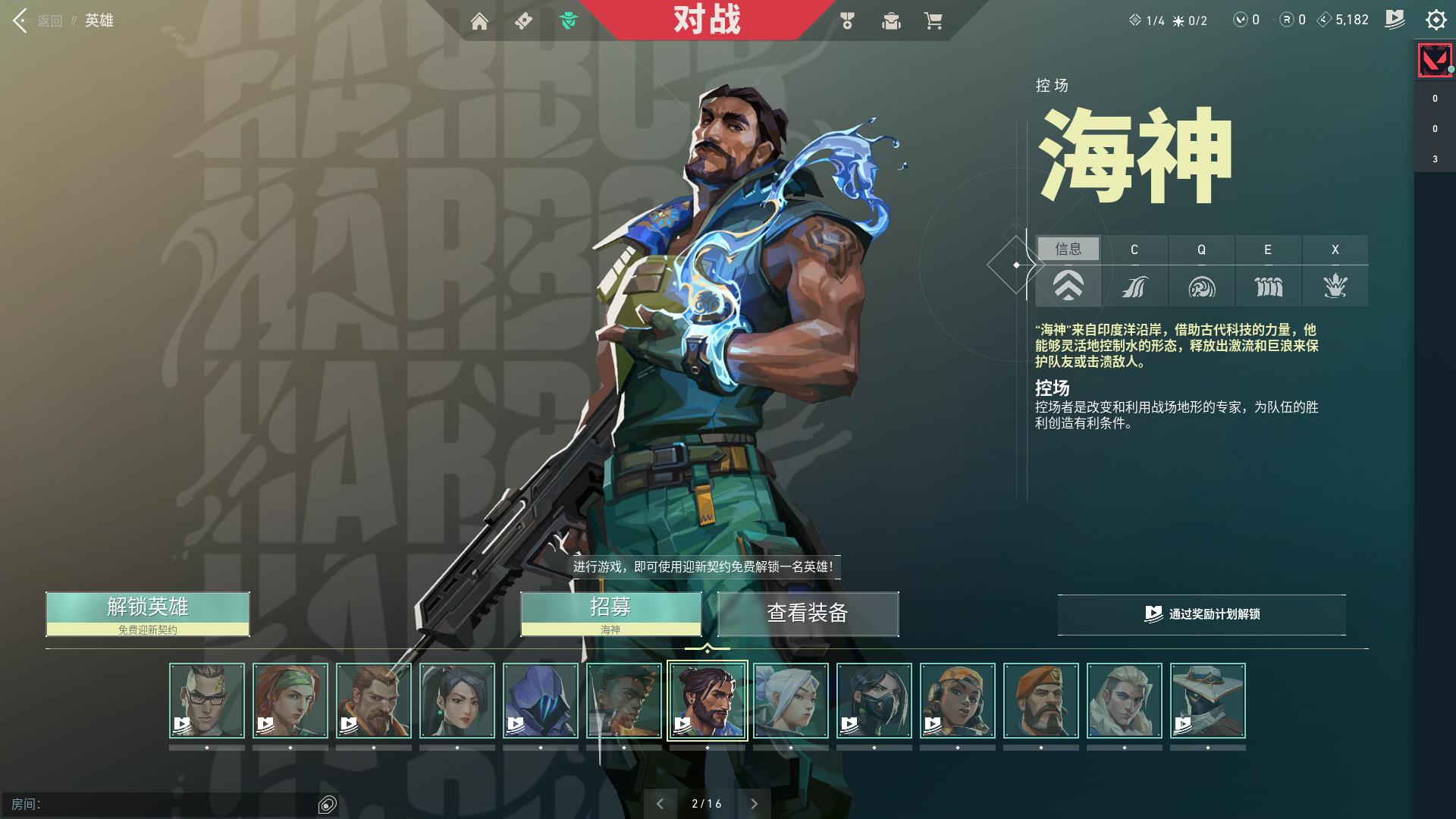The height and width of the screenshot is (819, 1456).
Task: Click the 招募 recruit Harbor button
Action: tap(610, 607)
